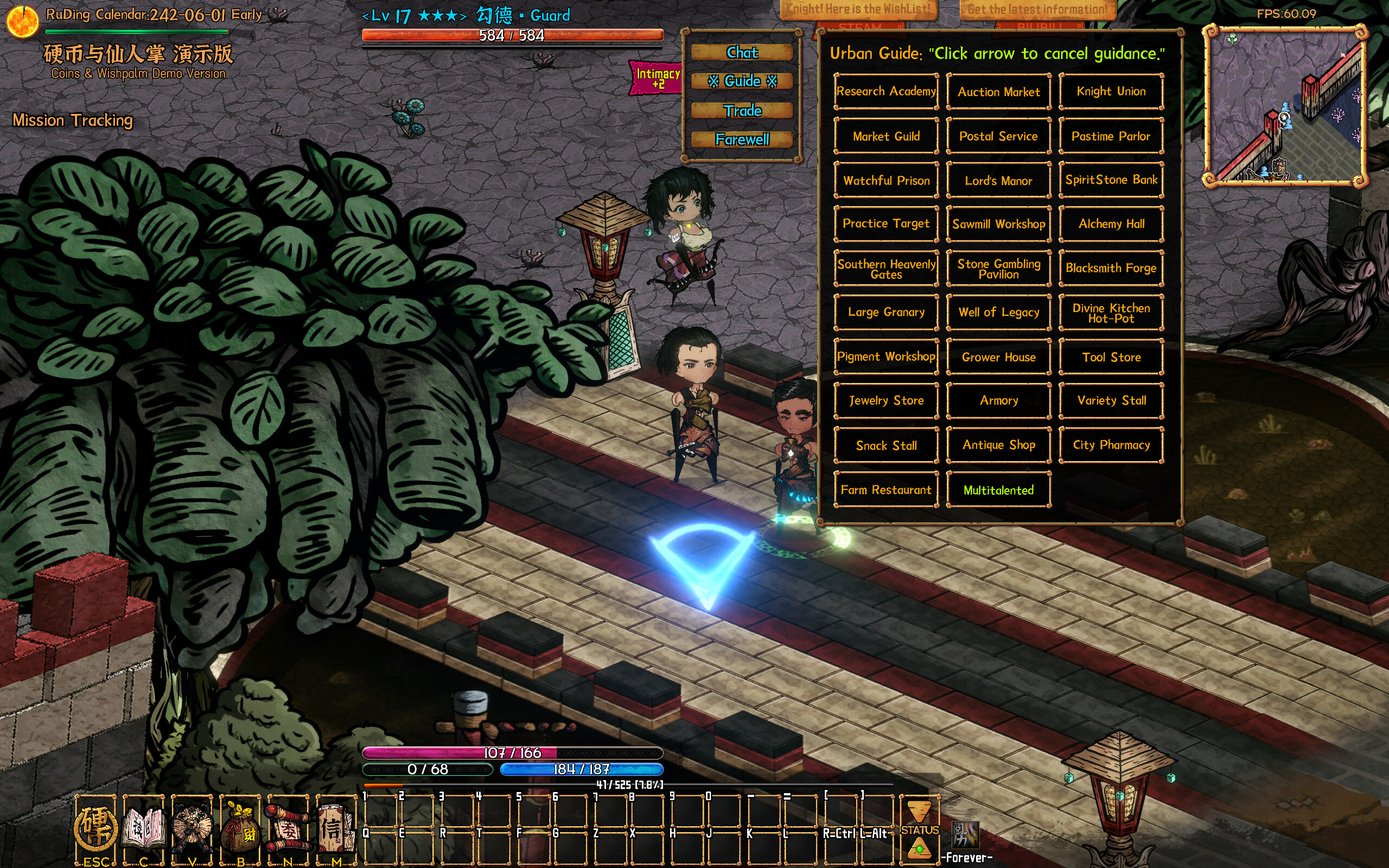
Task: Open the wealth money-bag icon (B slot)
Action: 240,827
